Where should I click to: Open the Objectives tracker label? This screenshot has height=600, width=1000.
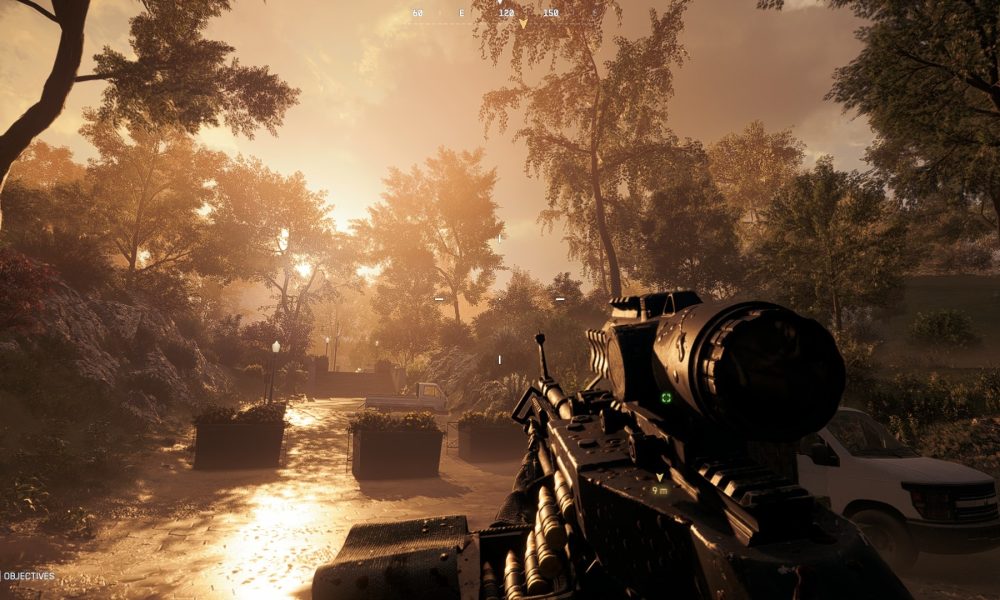(x=28, y=576)
